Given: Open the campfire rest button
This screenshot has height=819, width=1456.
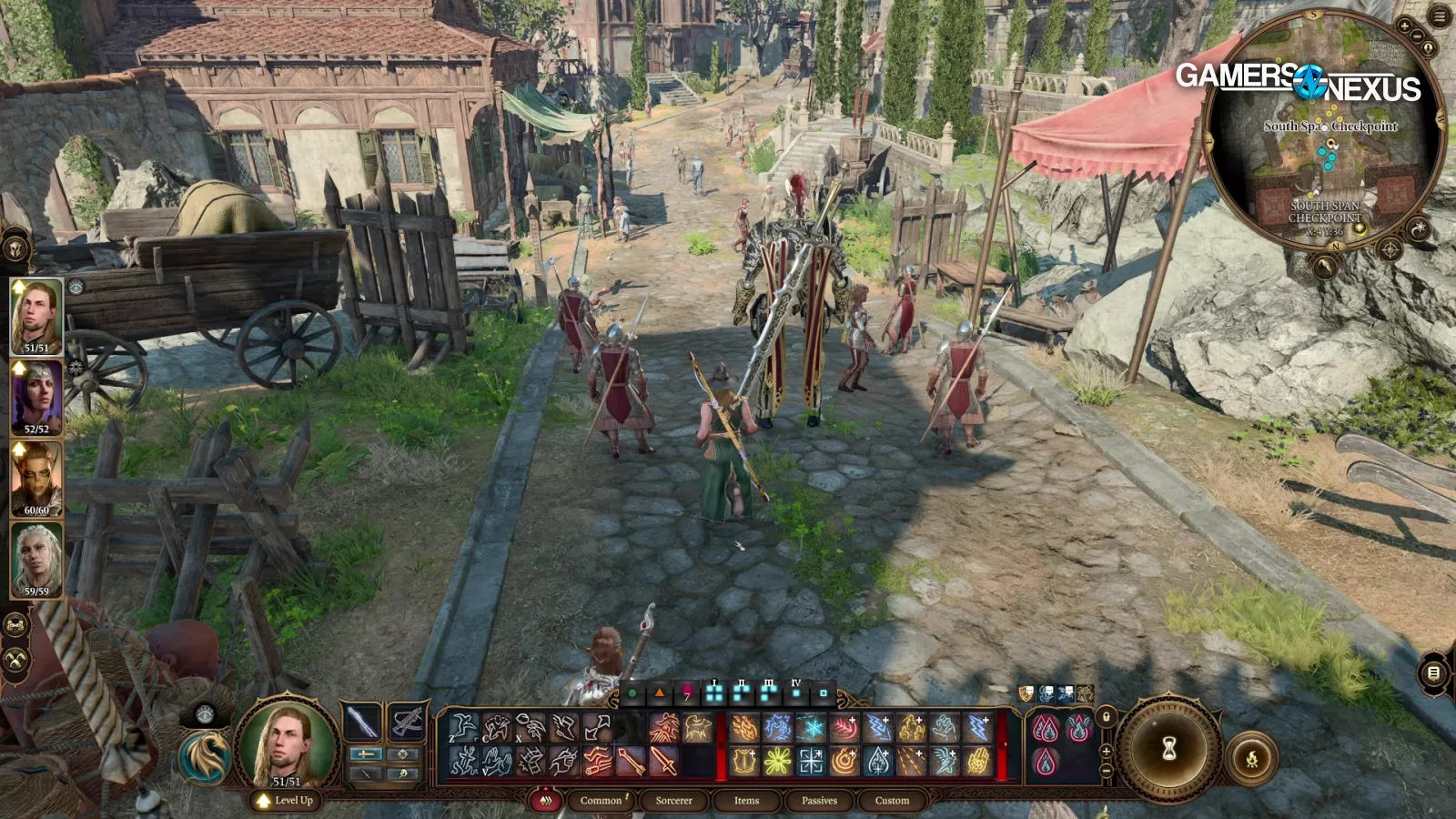Looking at the screenshot, I should 1251,759.
